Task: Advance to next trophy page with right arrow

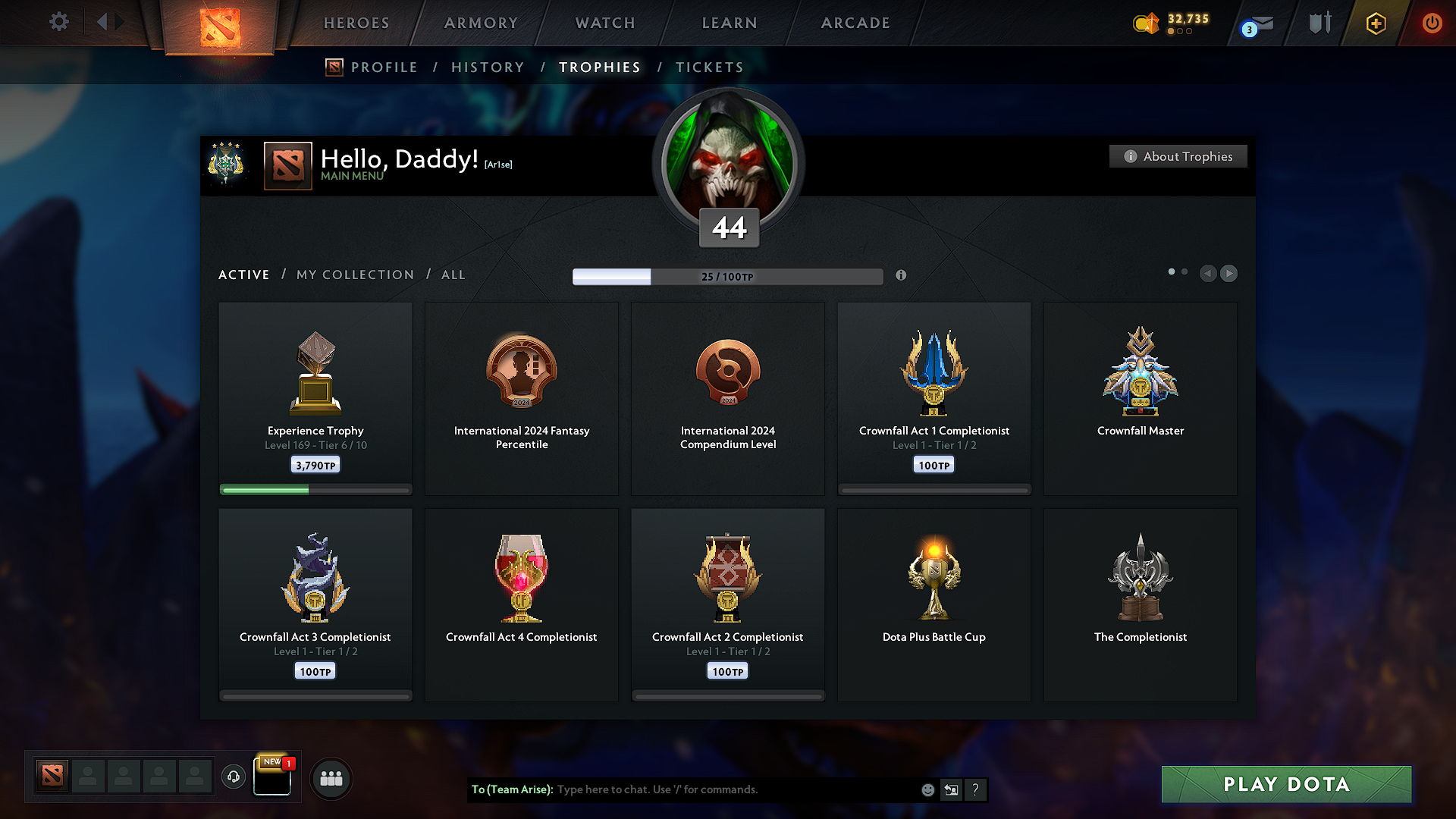Action: click(x=1228, y=274)
